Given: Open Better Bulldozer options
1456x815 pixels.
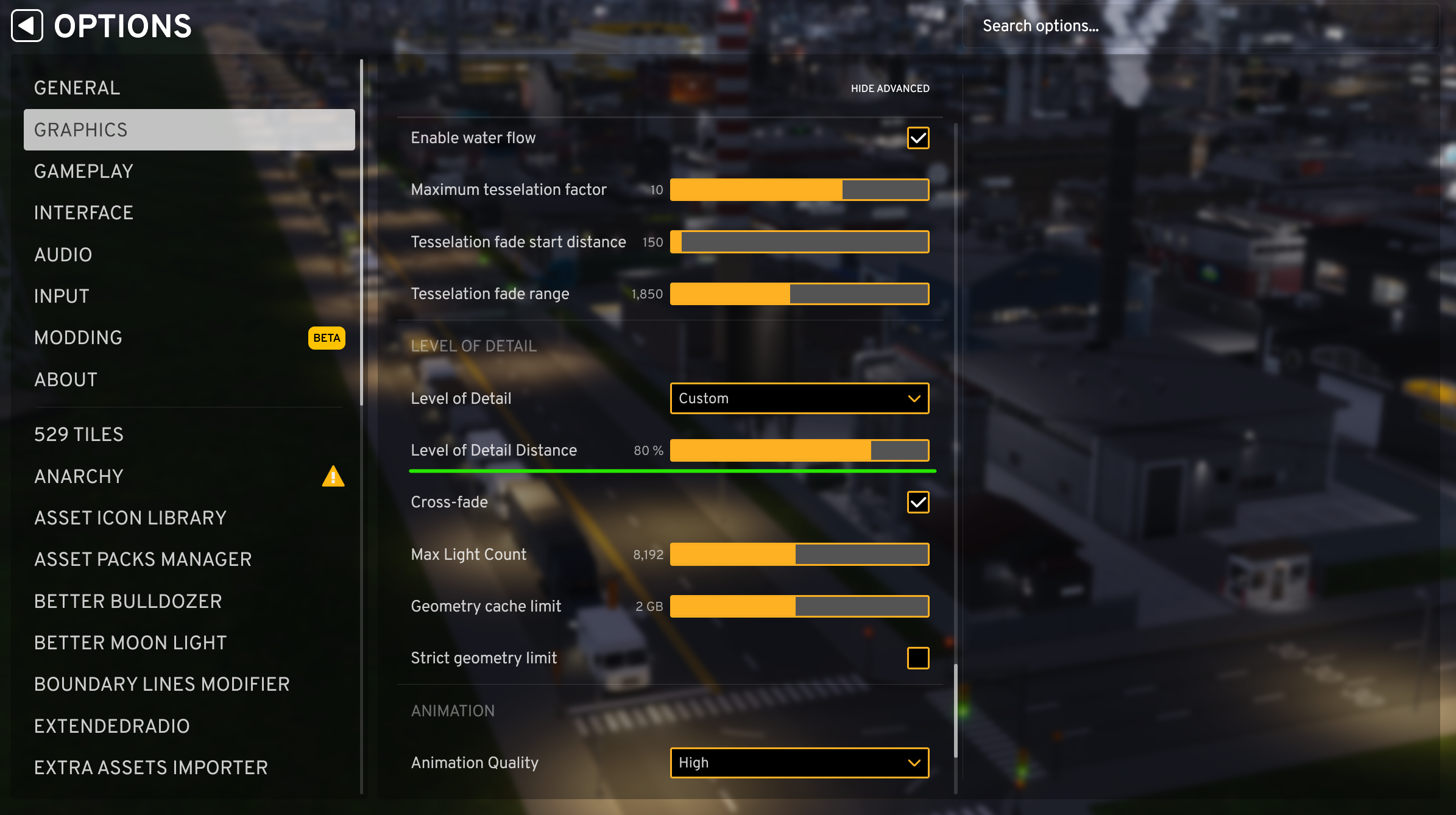Looking at the screenshot, I should tap(128, 601).
